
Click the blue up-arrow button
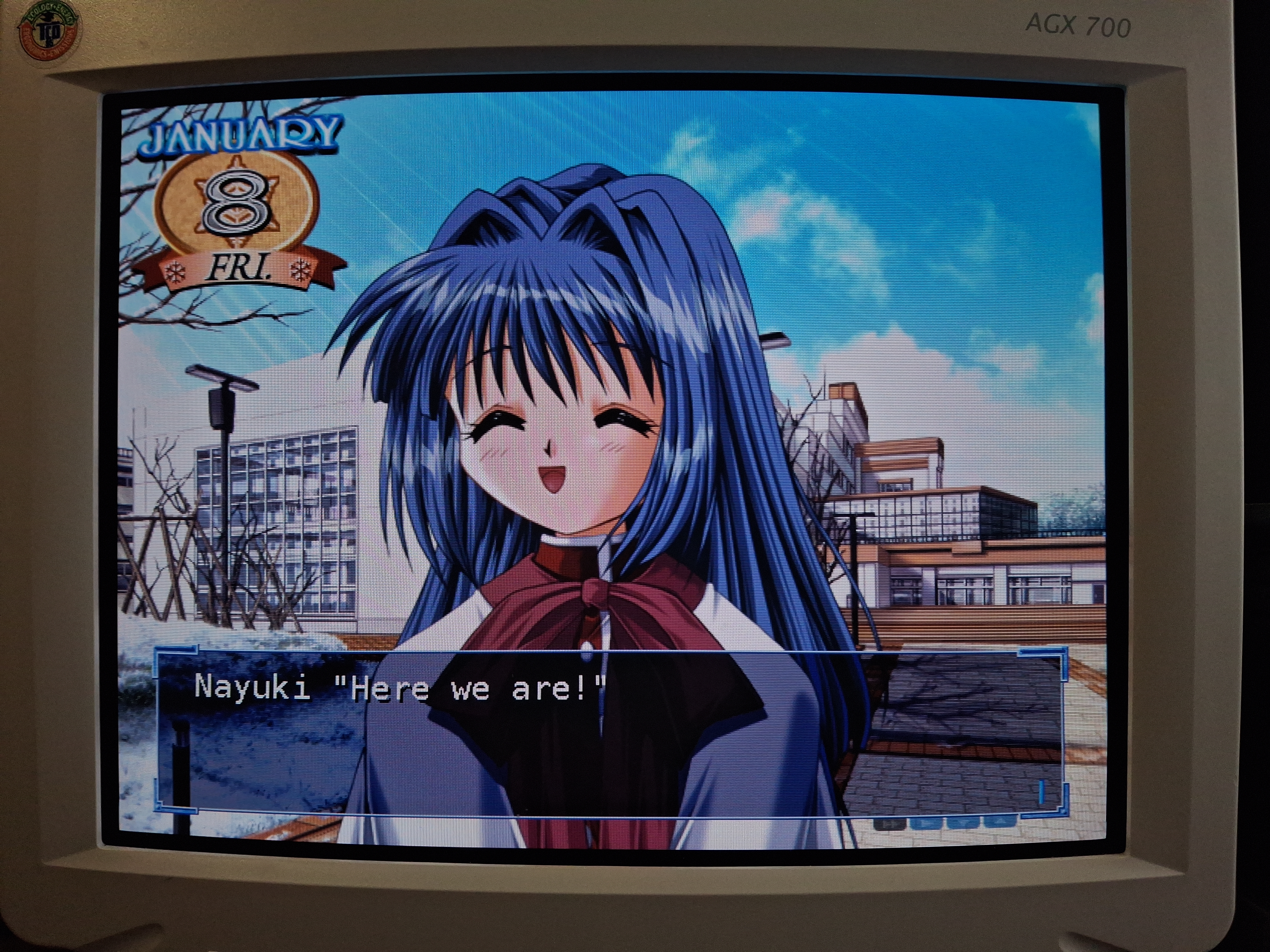[999, 822]
